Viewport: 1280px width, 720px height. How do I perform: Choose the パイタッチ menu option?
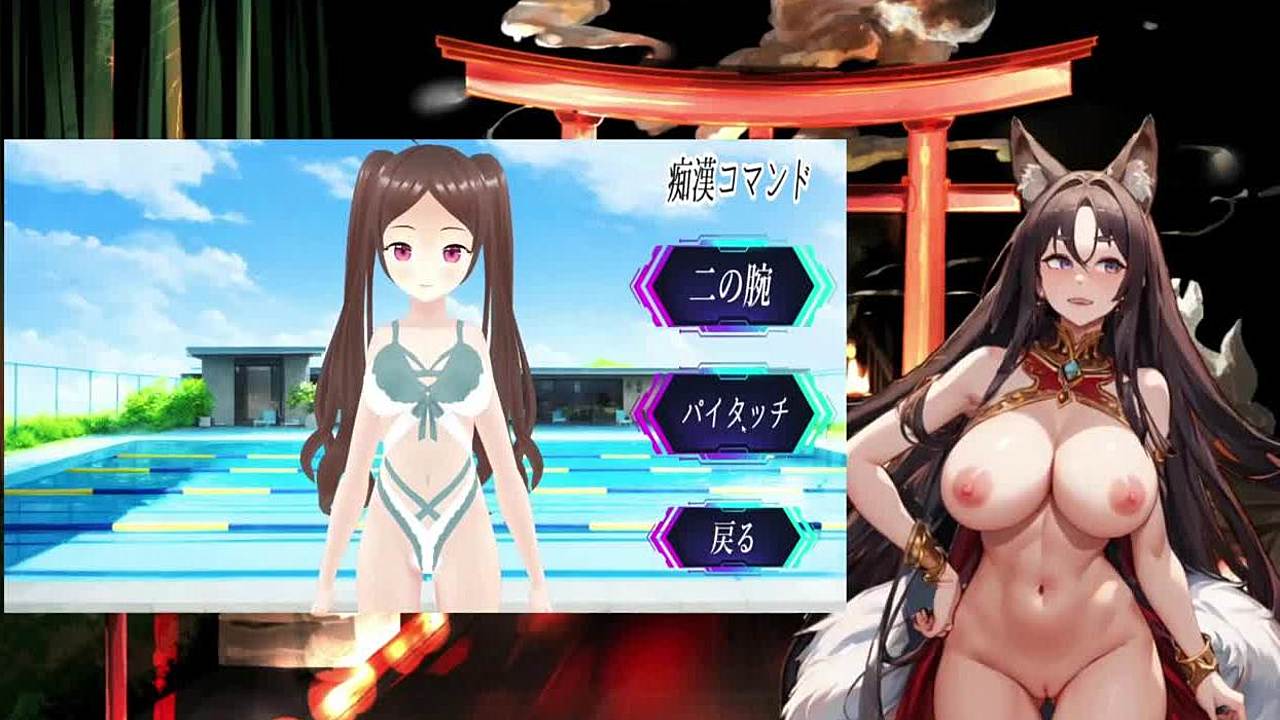pyautogui.click(x=732, y=415)
